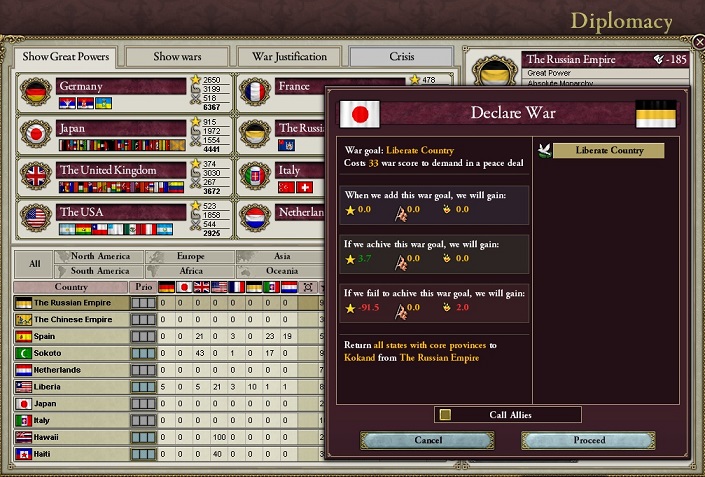
Task: Select the Liberate Country war goal
Action: [x=608, y=151]
